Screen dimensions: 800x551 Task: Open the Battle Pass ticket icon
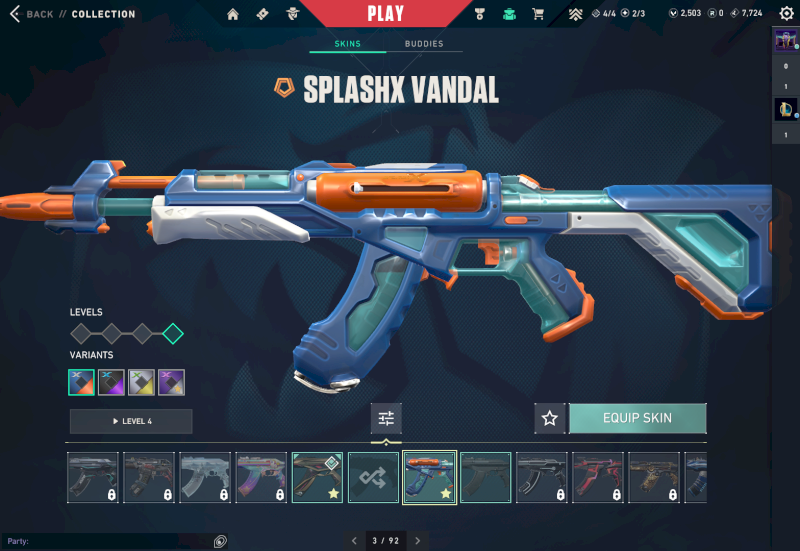(262, 14)
